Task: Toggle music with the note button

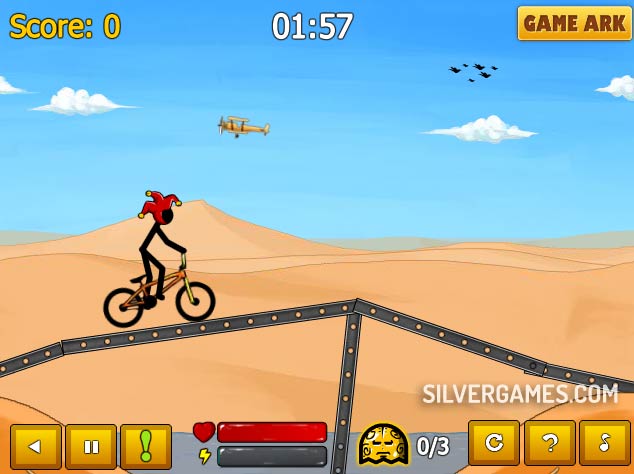Action: click(605, 443)
